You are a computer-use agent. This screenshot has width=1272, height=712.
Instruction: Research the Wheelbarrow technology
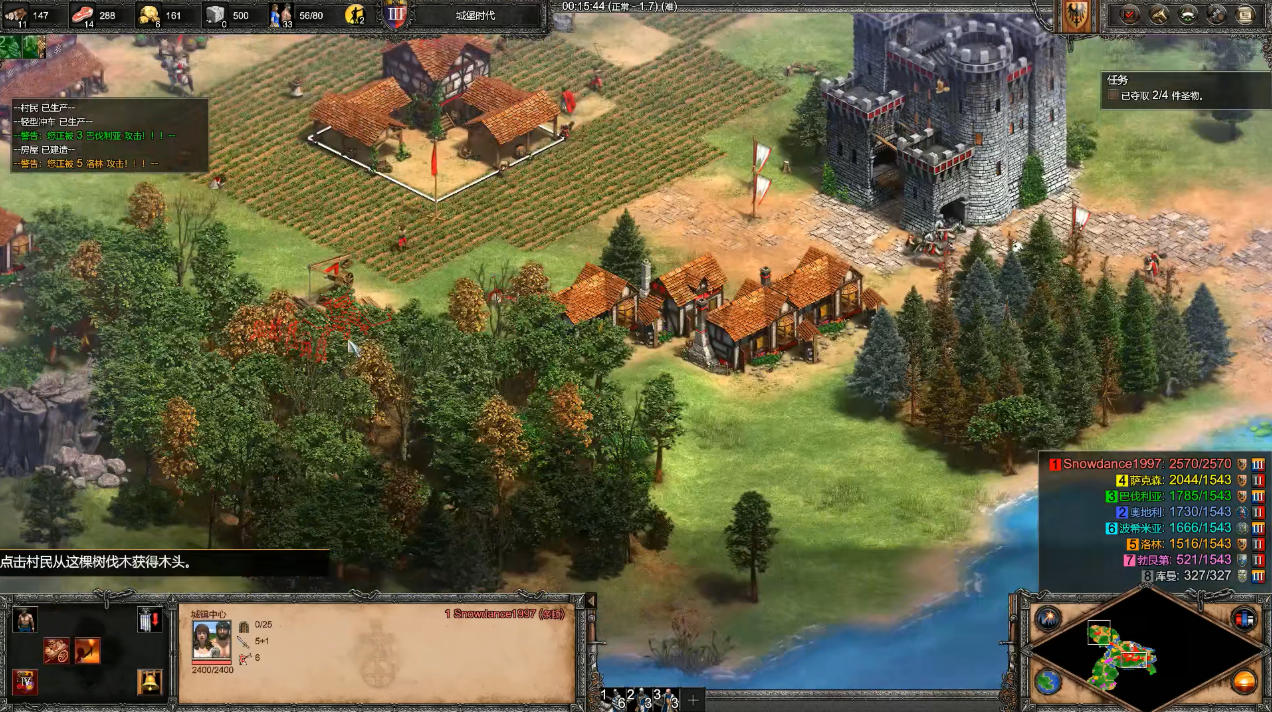pyautogui.click(x=55, y=651)
